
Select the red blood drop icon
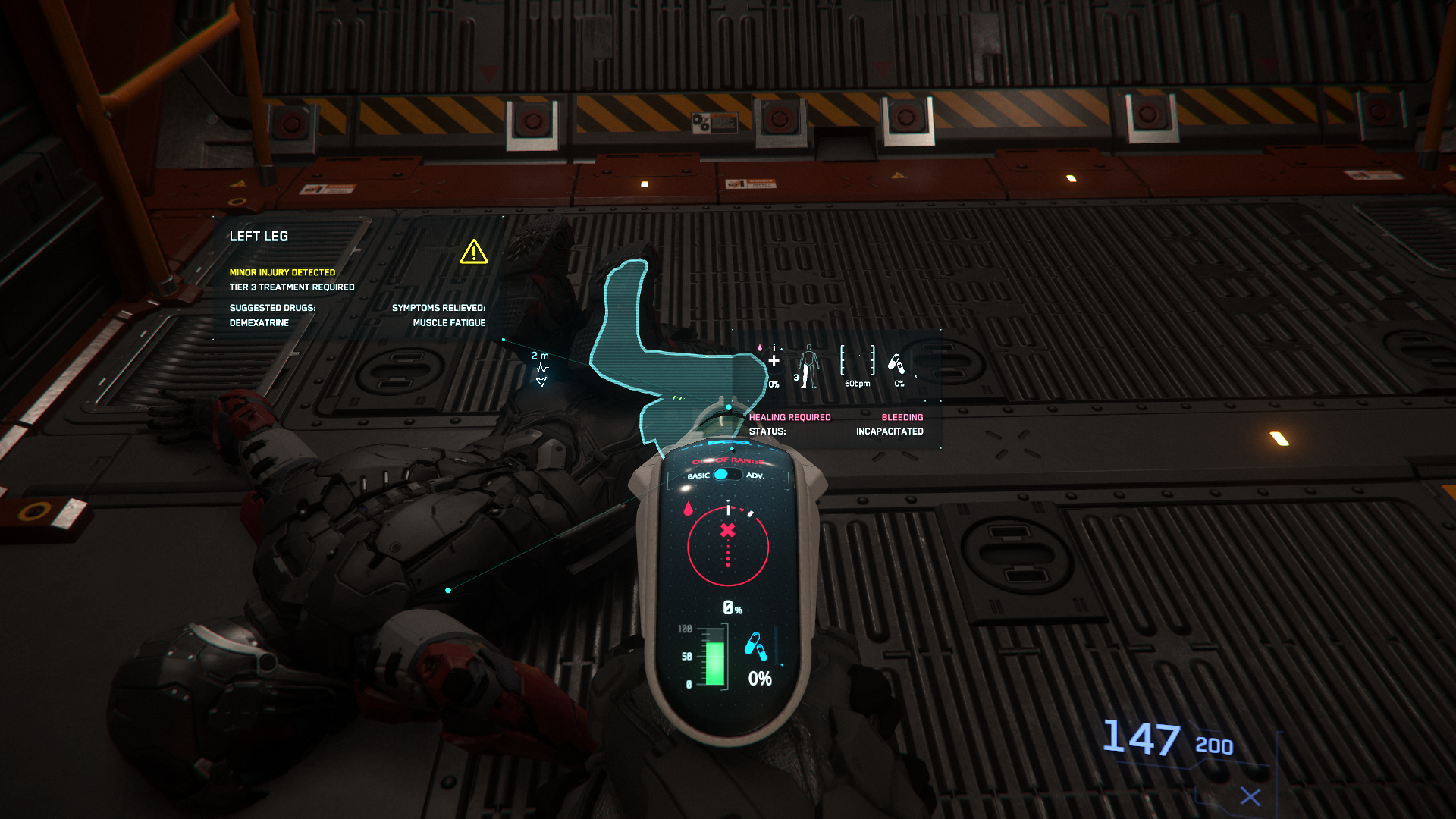688,508
